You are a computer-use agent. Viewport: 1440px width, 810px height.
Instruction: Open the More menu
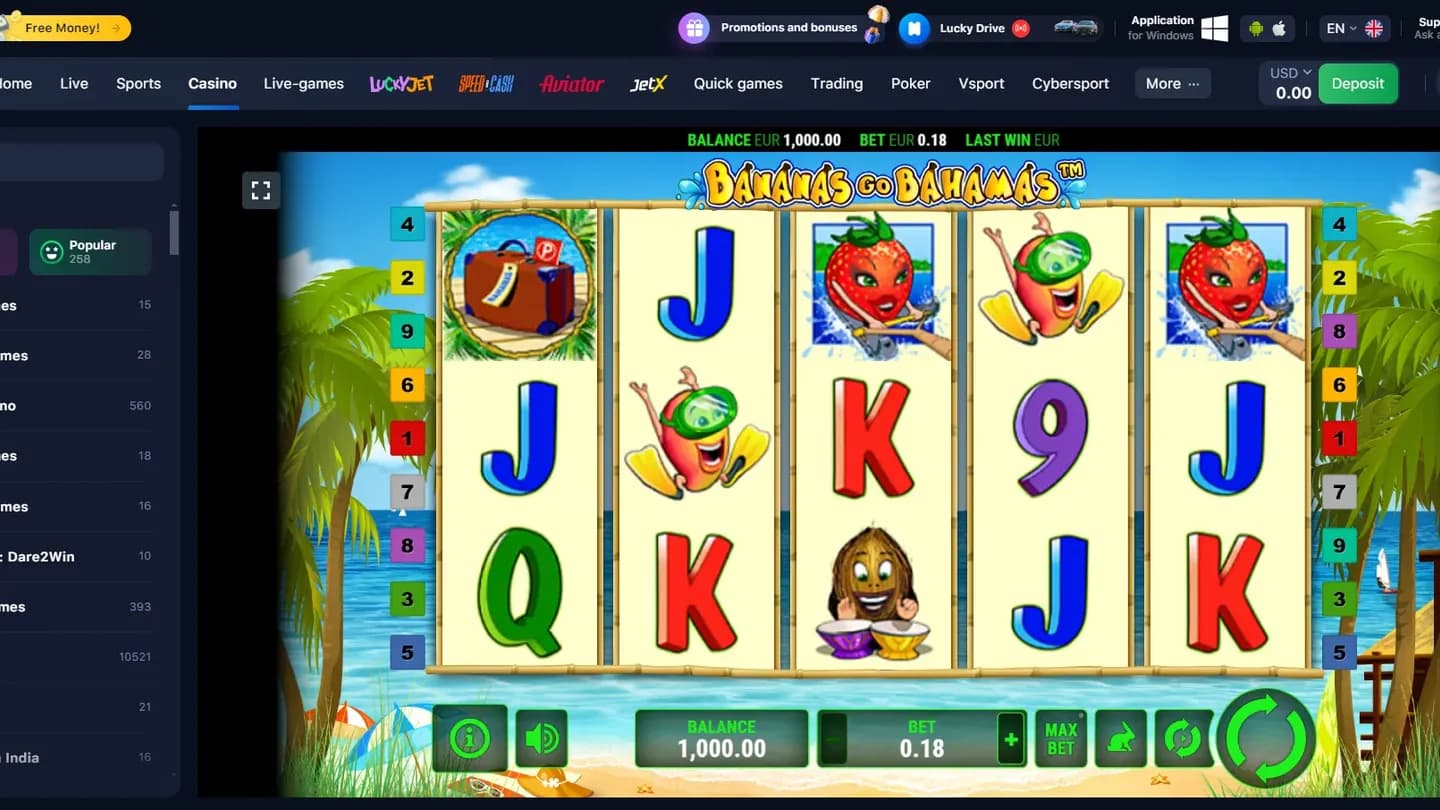pyautogui.click(x=1171, y=83)
